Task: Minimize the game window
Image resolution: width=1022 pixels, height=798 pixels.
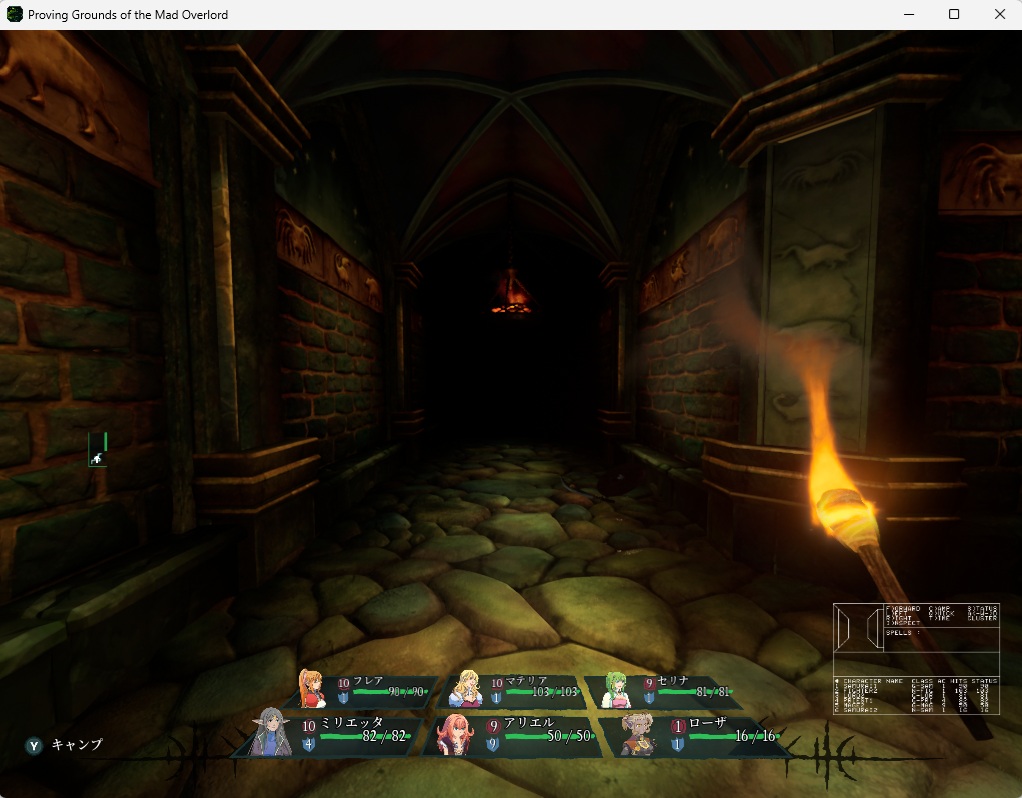Action: [908, 14]
